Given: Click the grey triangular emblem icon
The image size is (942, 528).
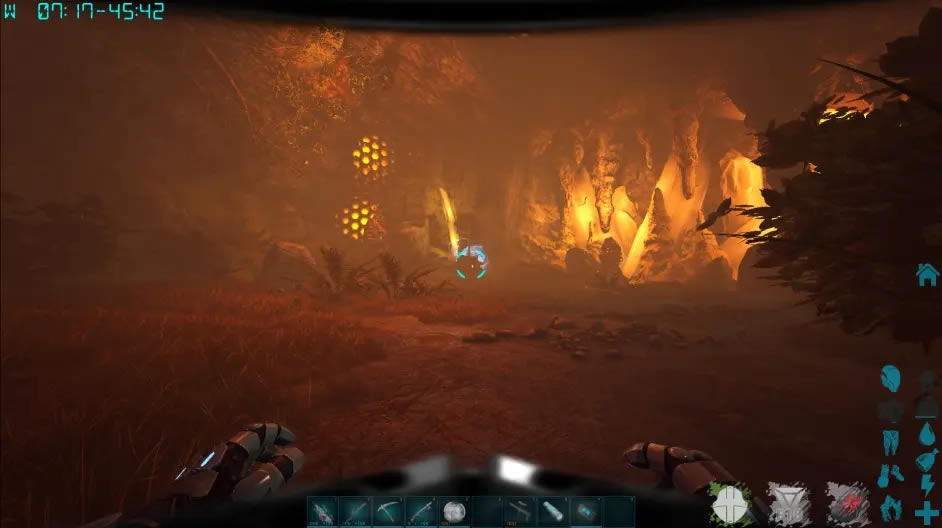Looking at the screenshot, I should pyautogui.click(x=788, y=503).
